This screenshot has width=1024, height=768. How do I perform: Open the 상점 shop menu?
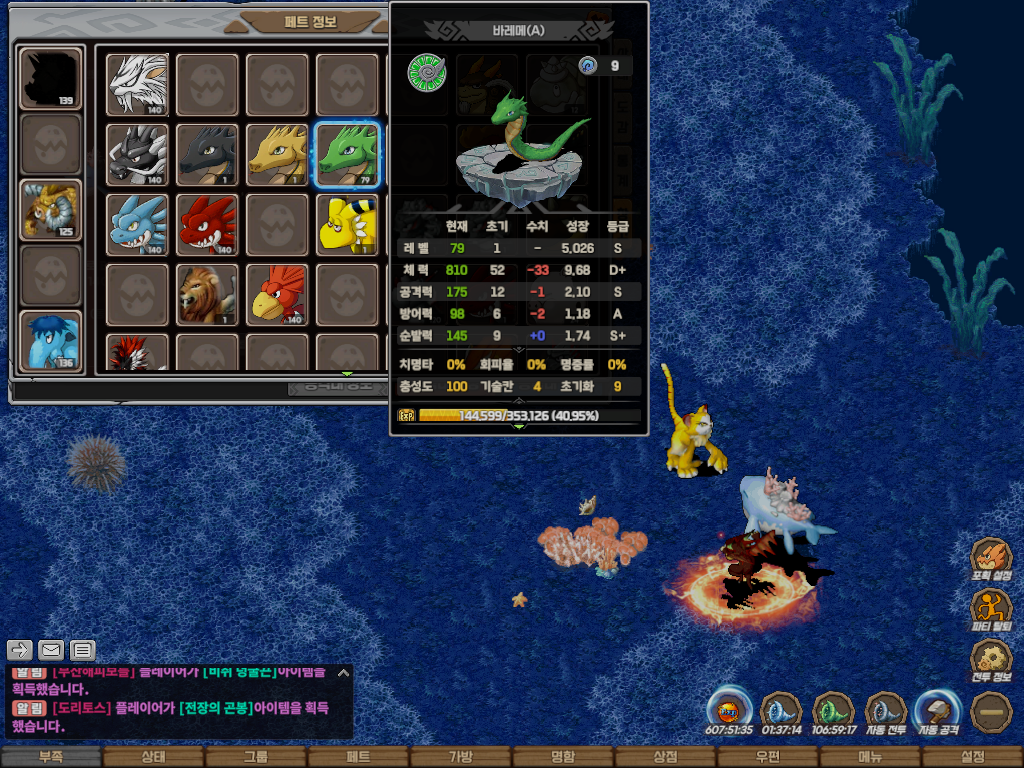pos(665,757)
